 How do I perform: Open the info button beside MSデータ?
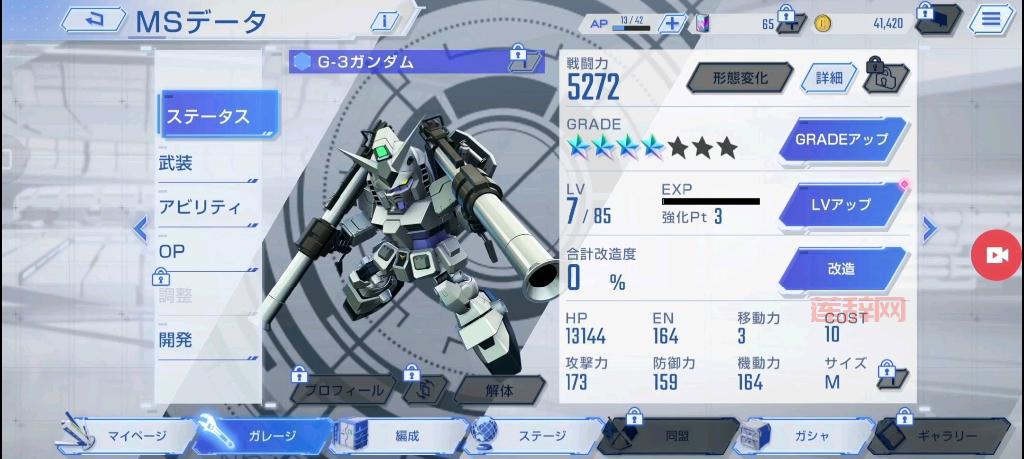[385, 21]
